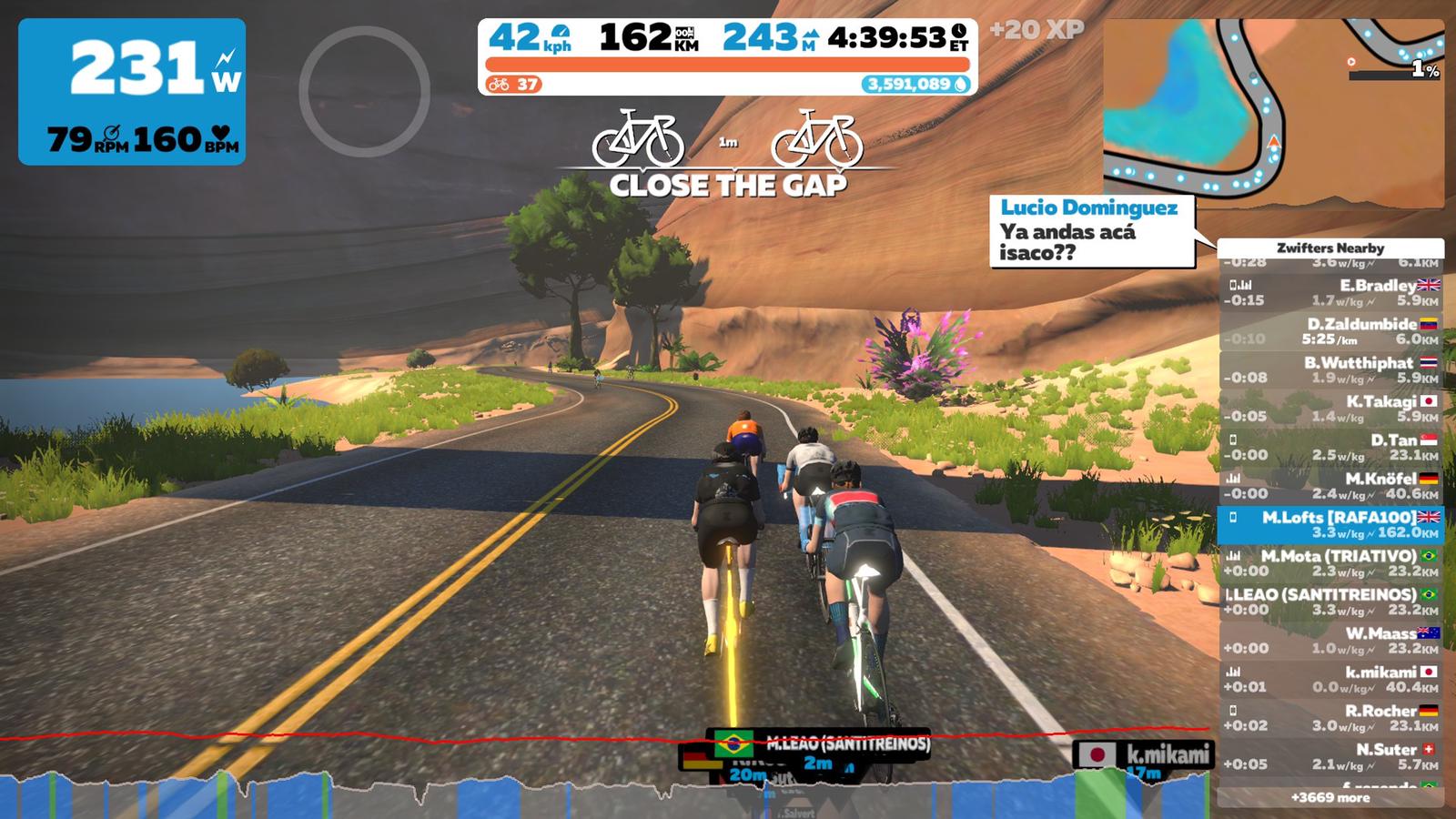The width and height of the screenshot is (1456, 819).
Task: Open the empty power-up ring
Action: coord(364,91)
